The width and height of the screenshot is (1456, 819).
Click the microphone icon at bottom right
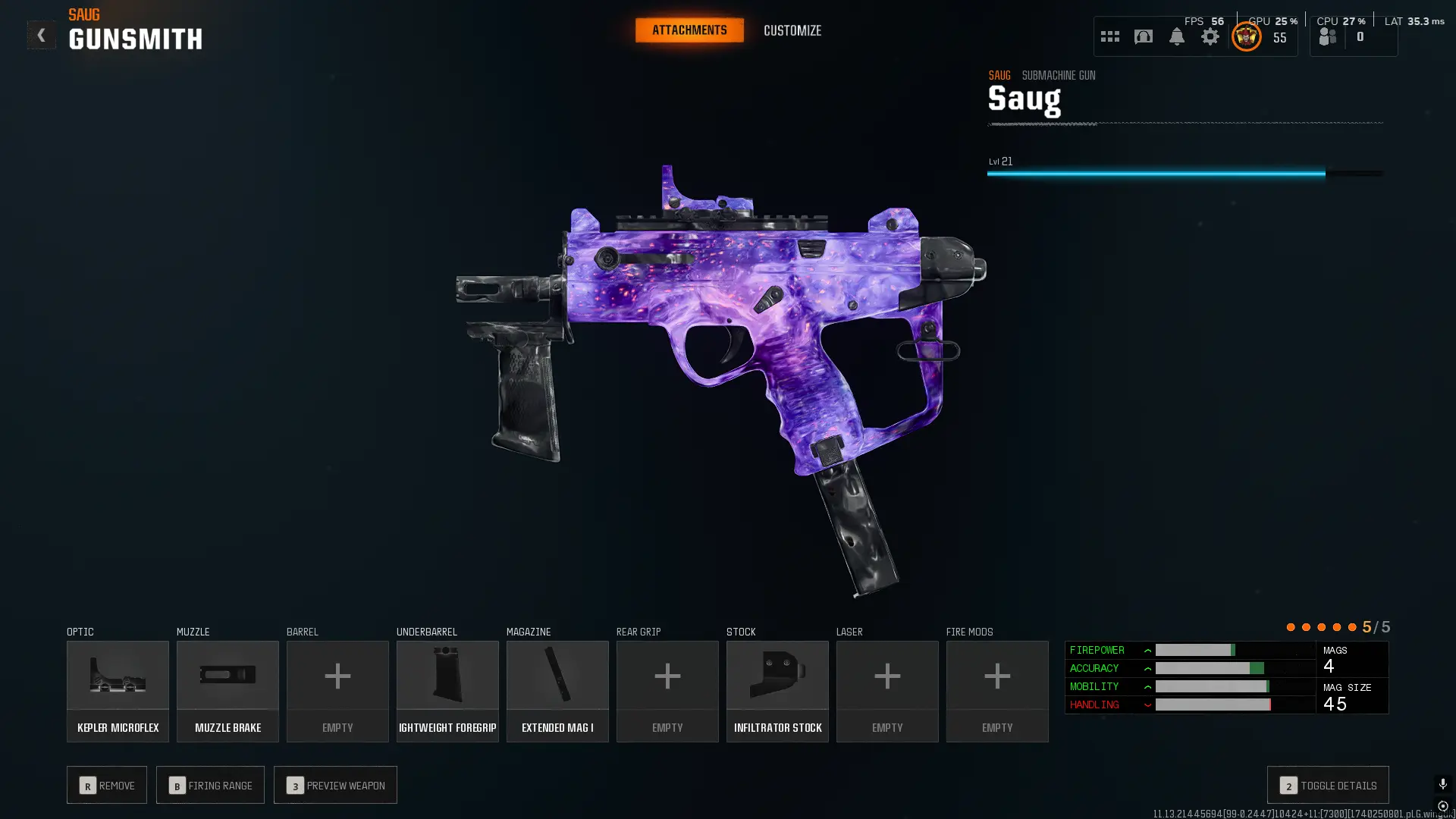(x=1442, y=783)
